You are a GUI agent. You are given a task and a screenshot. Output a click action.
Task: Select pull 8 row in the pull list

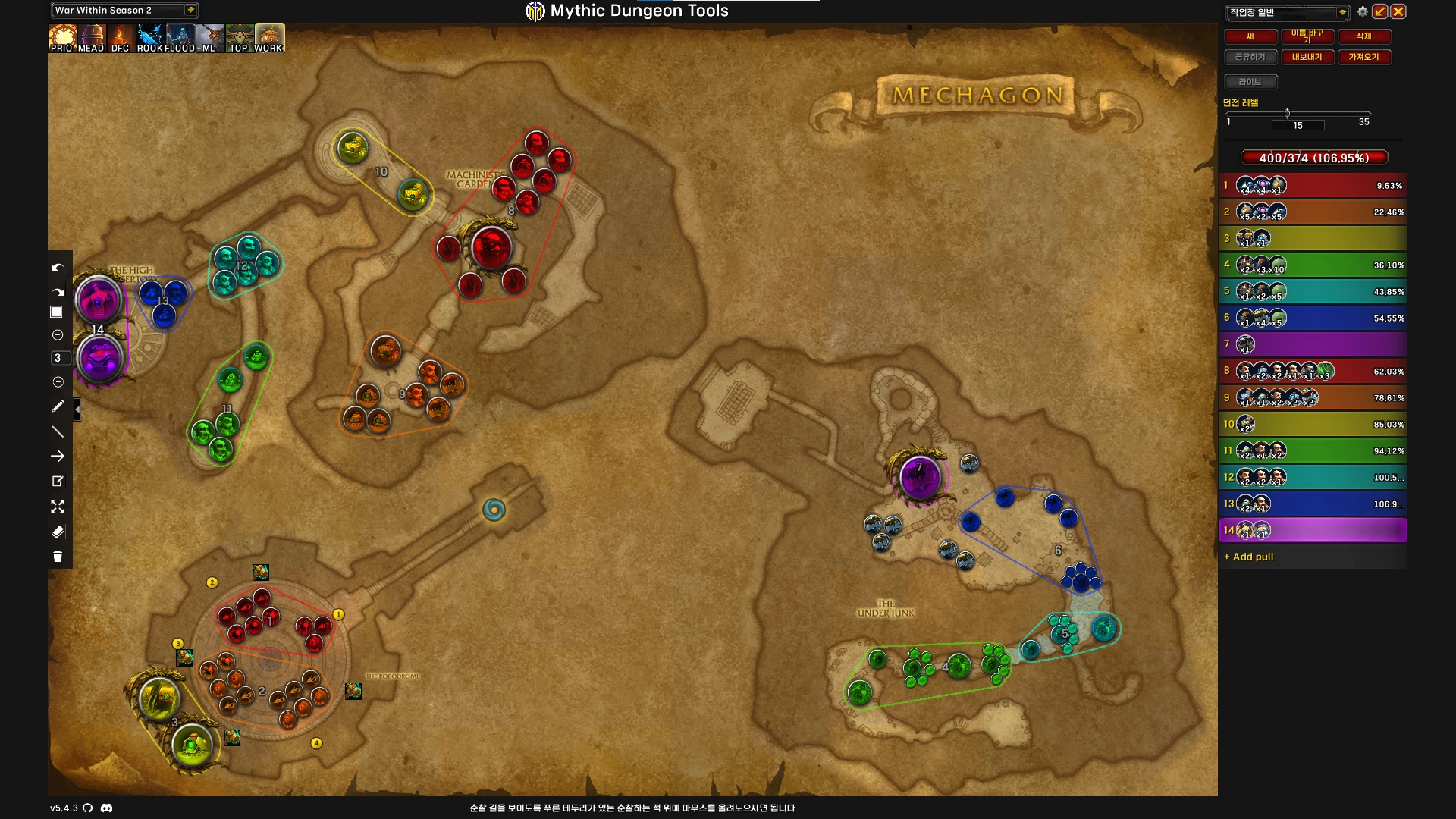(x=1313, y=371)
